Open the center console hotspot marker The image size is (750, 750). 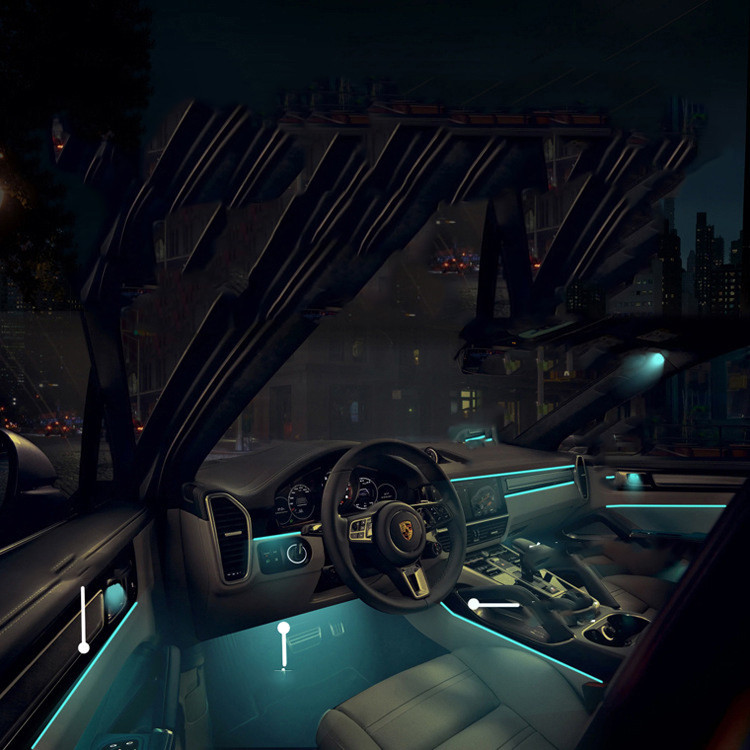click(474, 604)
